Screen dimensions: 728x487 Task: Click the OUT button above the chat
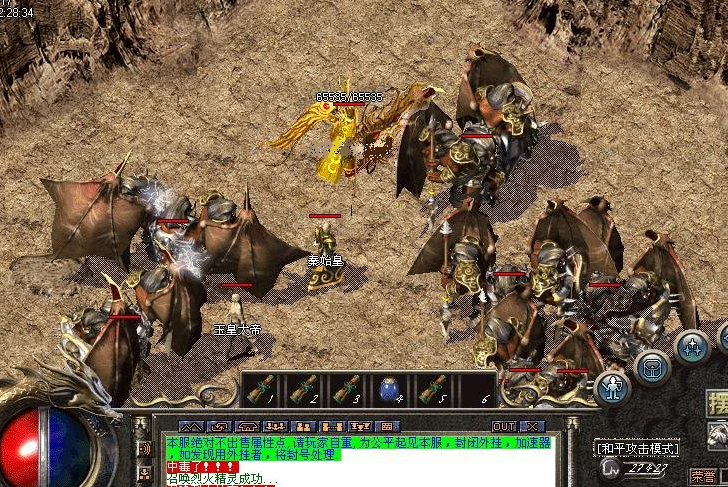point(504,426)
